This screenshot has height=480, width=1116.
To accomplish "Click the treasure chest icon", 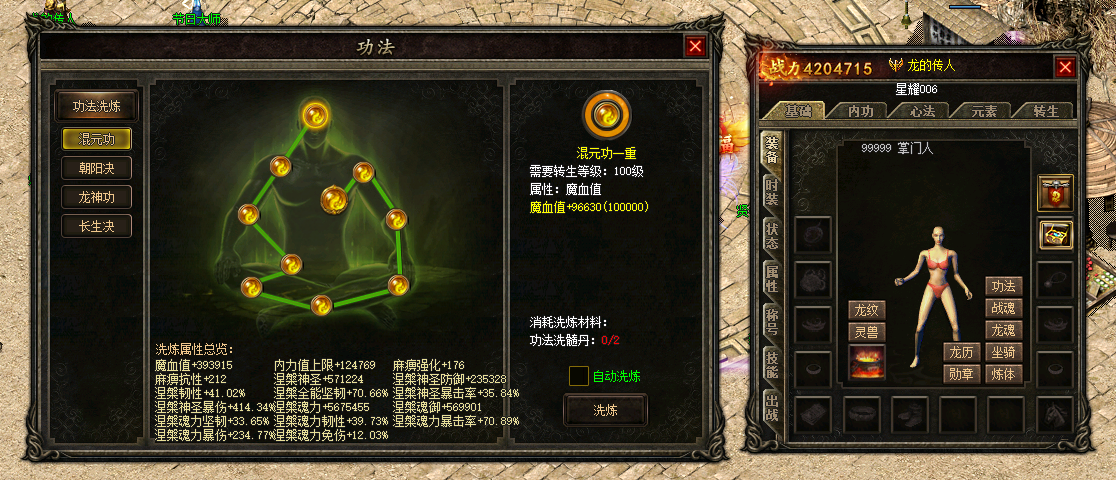I will click(x=1055, y=235).
